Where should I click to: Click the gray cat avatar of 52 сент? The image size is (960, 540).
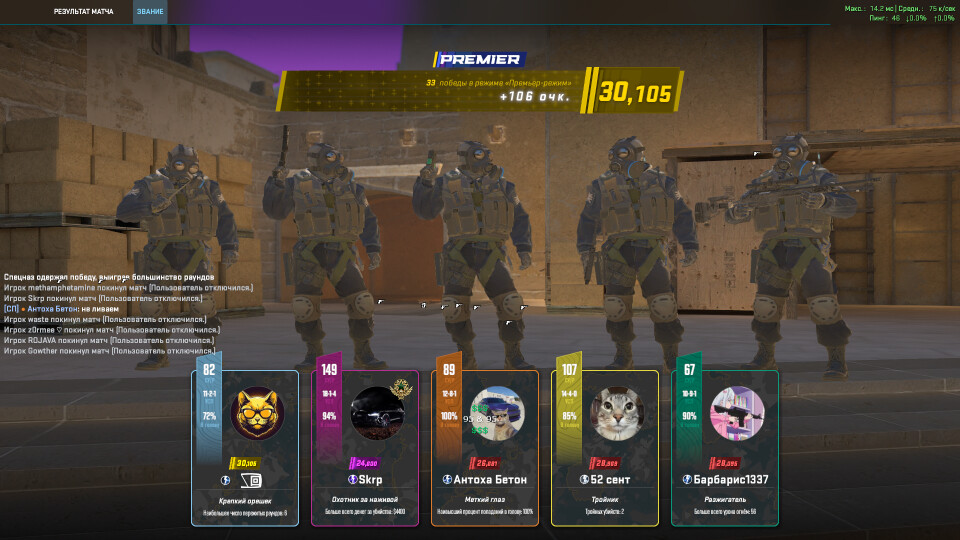click(617, 413)
